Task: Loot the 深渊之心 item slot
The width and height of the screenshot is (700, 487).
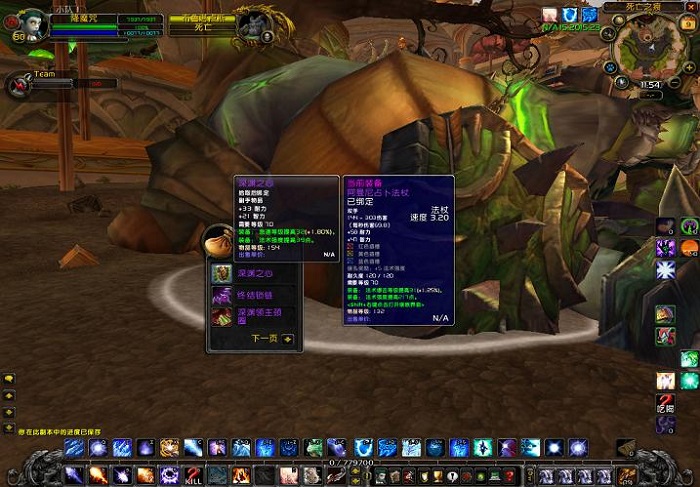Action: point(221,273)
